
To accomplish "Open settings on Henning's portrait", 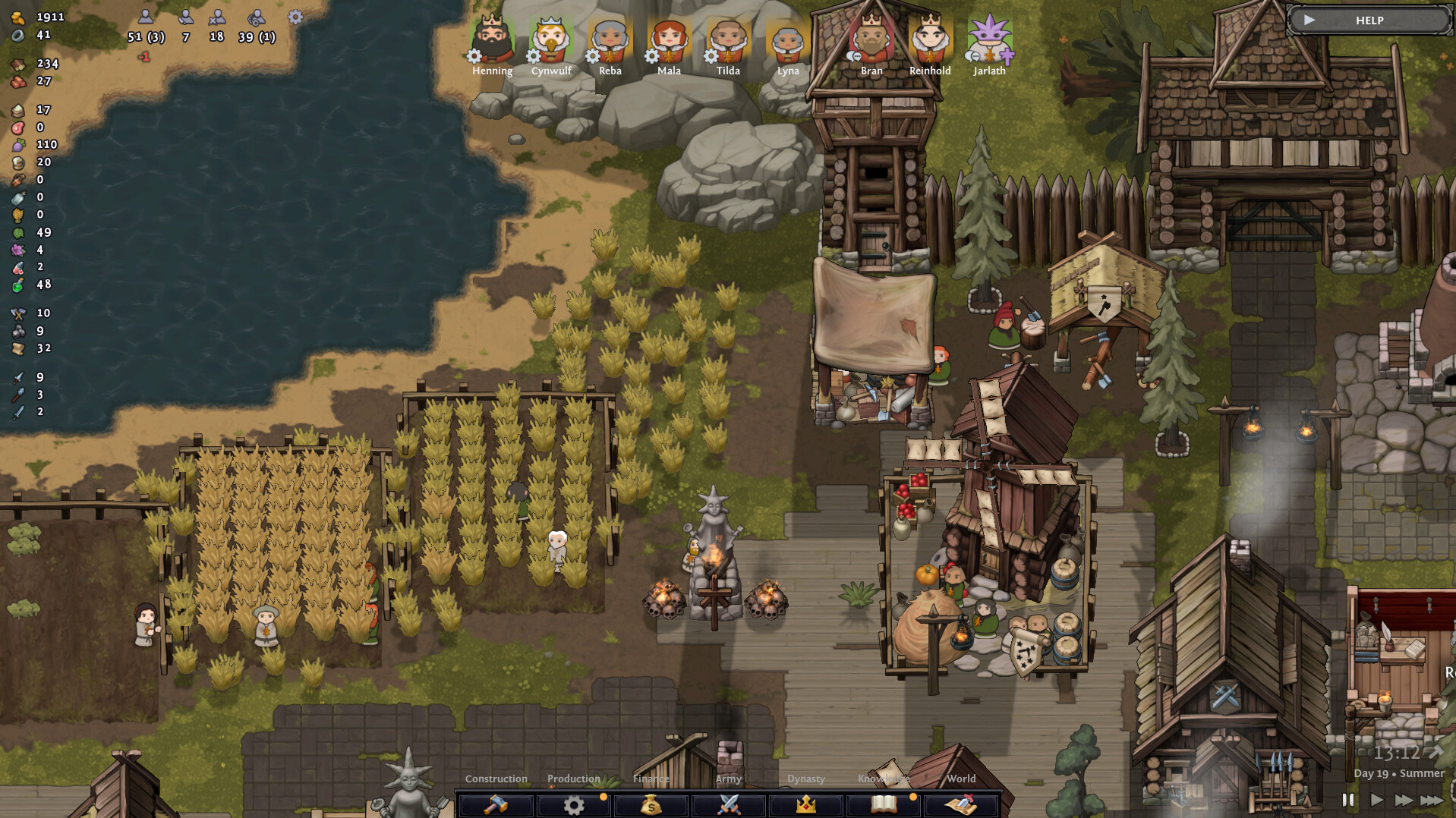I will [x=472, y=55].
